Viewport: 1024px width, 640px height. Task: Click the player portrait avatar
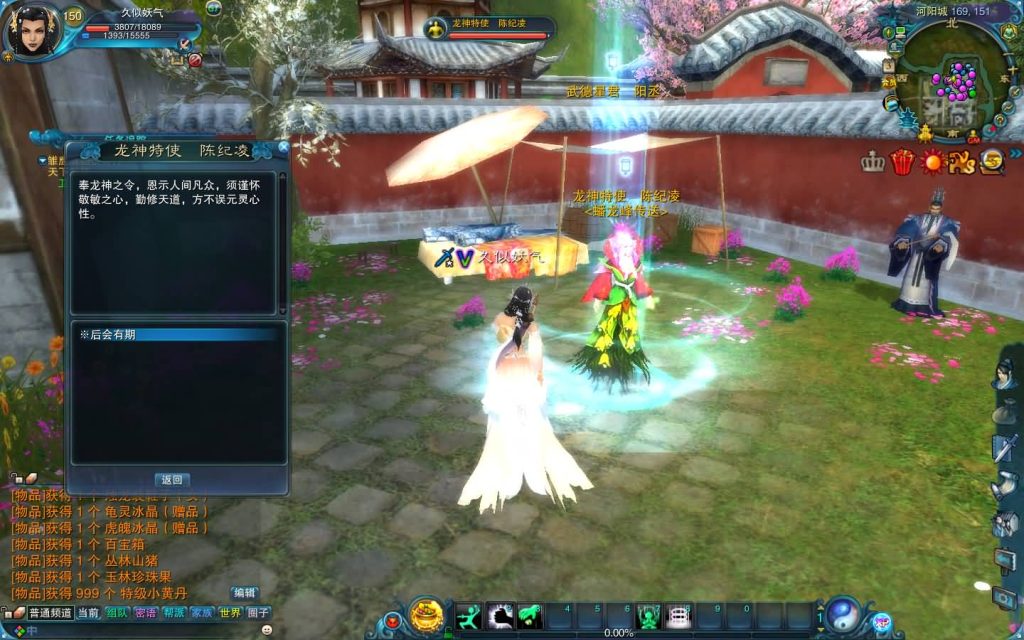(x=30, y=32)
